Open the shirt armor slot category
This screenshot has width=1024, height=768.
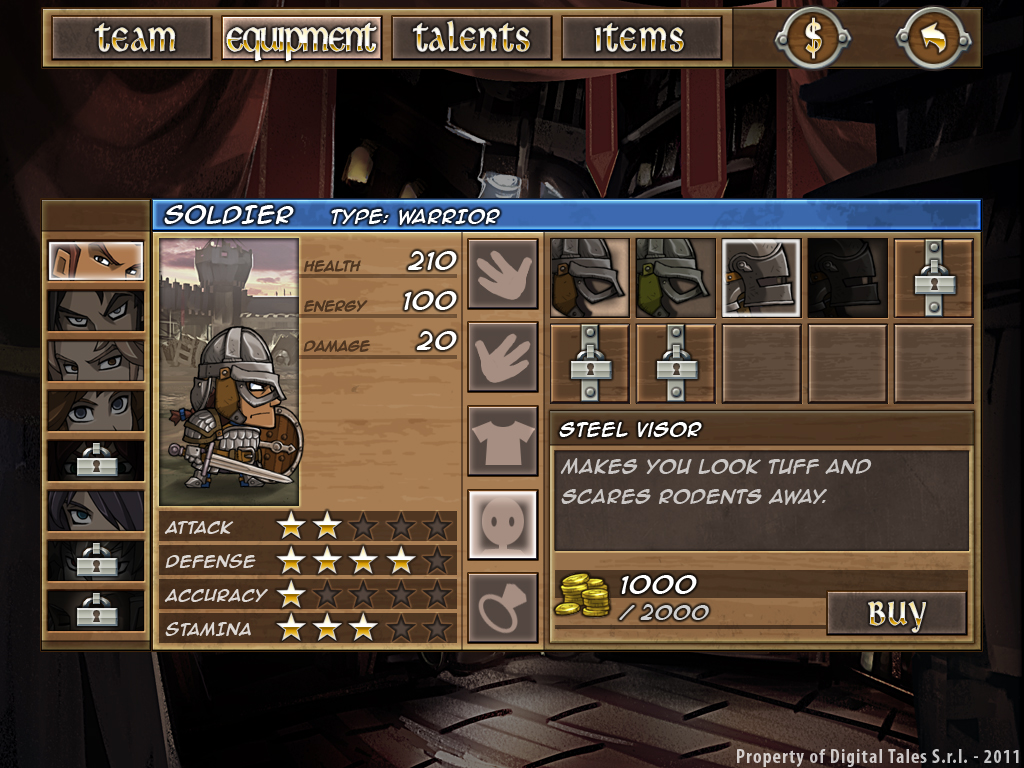[502, 441]
